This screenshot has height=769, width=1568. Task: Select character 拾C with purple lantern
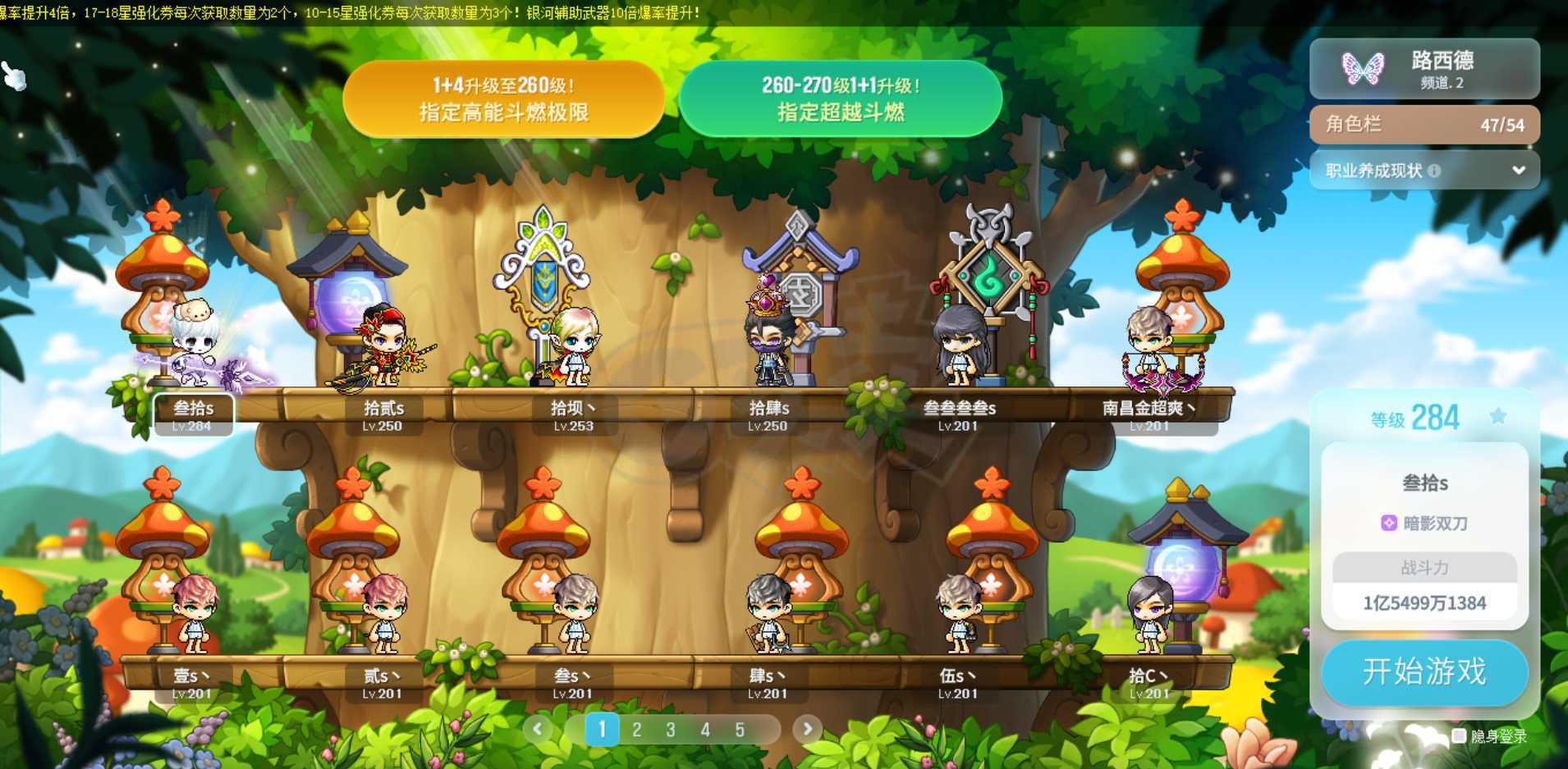click(1149, 616)
